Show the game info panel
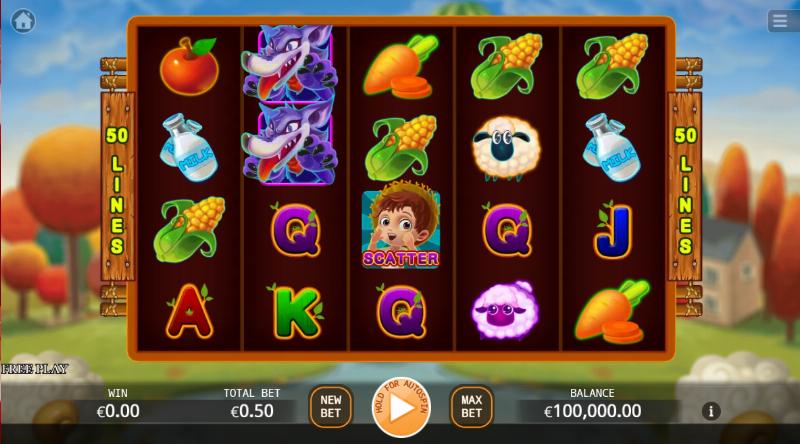The width and height of the screenshot is (800, 444). click(x=711, y=411)
